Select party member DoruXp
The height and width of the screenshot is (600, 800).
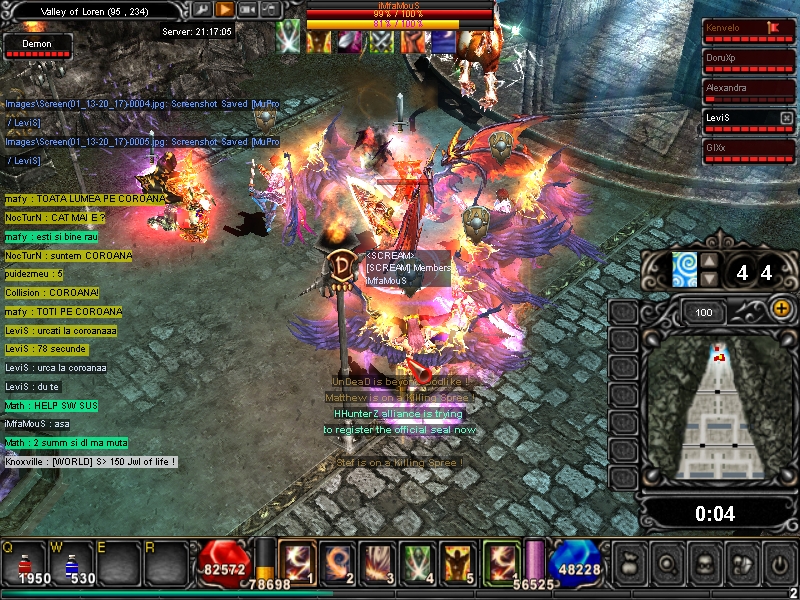pos(749,61)
